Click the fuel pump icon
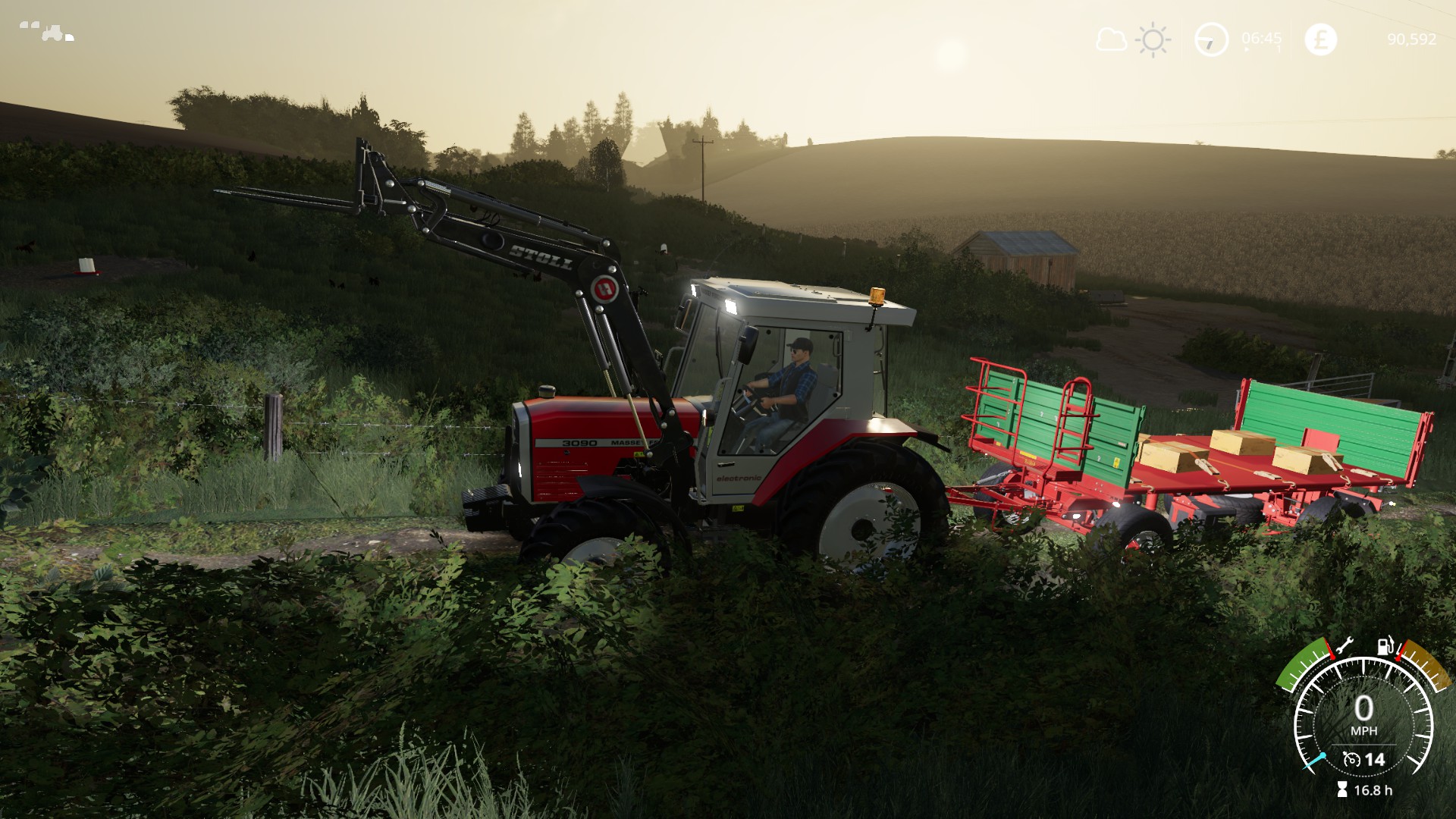This screenshot has height=819, width=1456. 1385,646
